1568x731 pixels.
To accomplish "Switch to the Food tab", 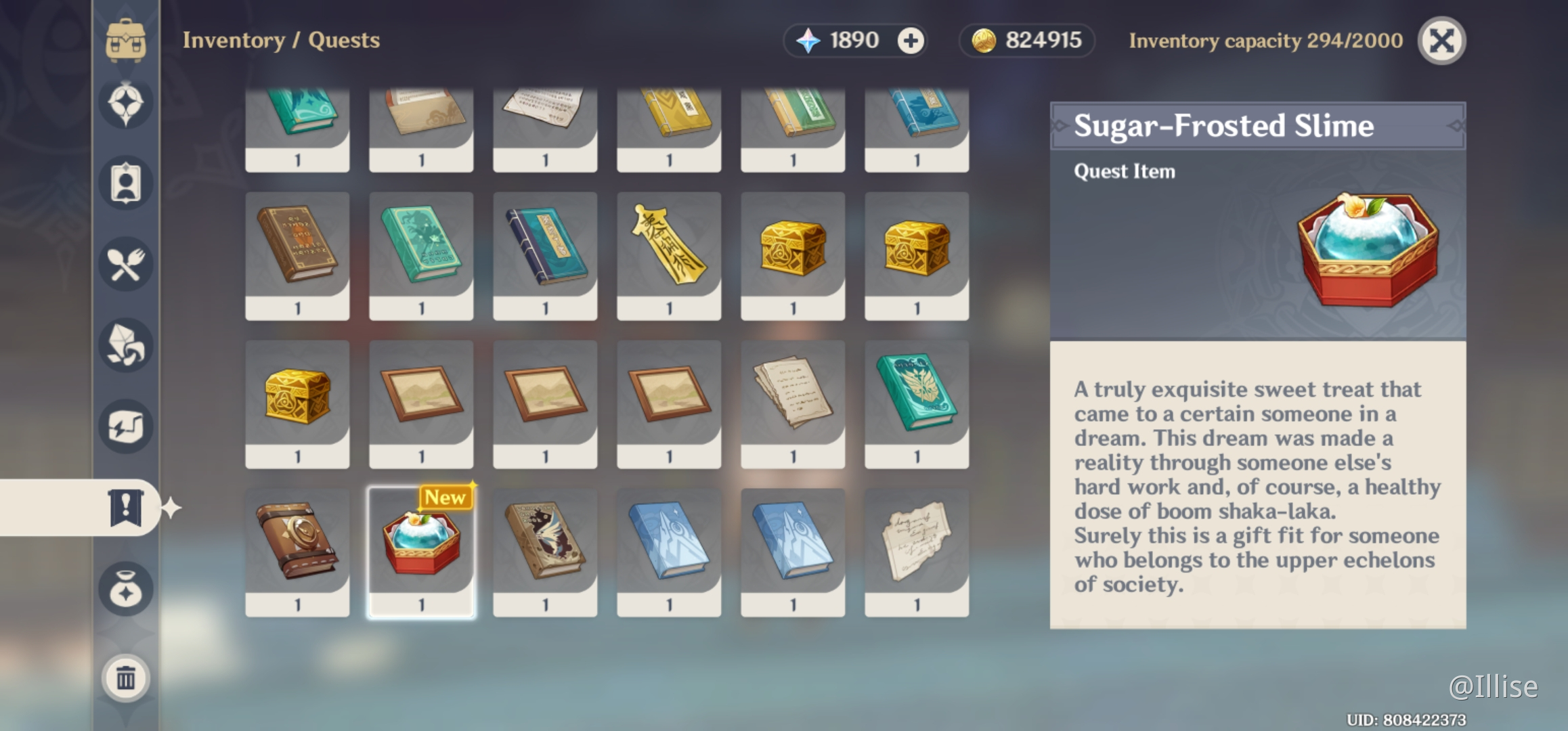I will (x=126, y=264).
